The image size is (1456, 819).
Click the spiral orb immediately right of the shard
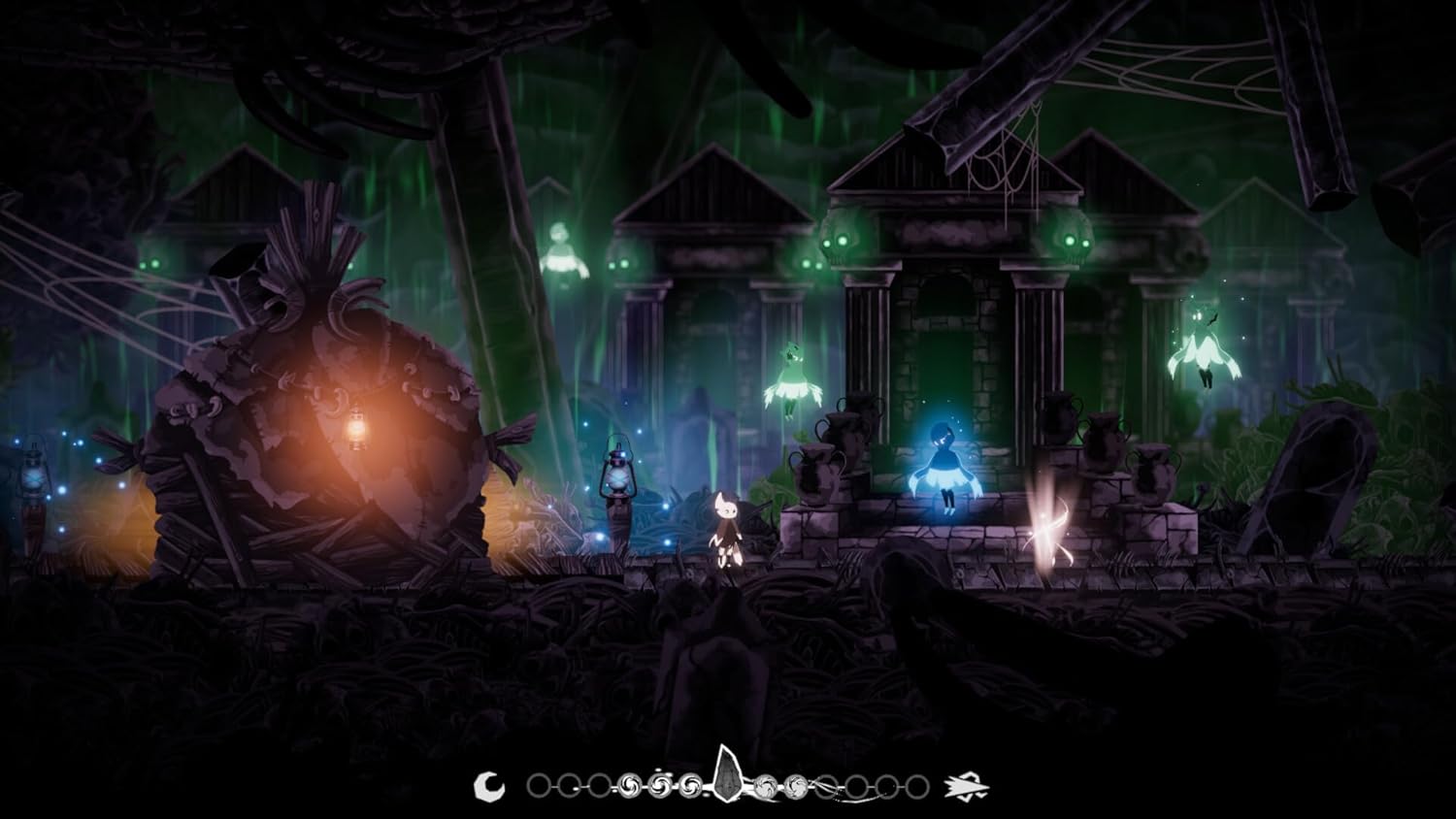[x=766, y=786]
